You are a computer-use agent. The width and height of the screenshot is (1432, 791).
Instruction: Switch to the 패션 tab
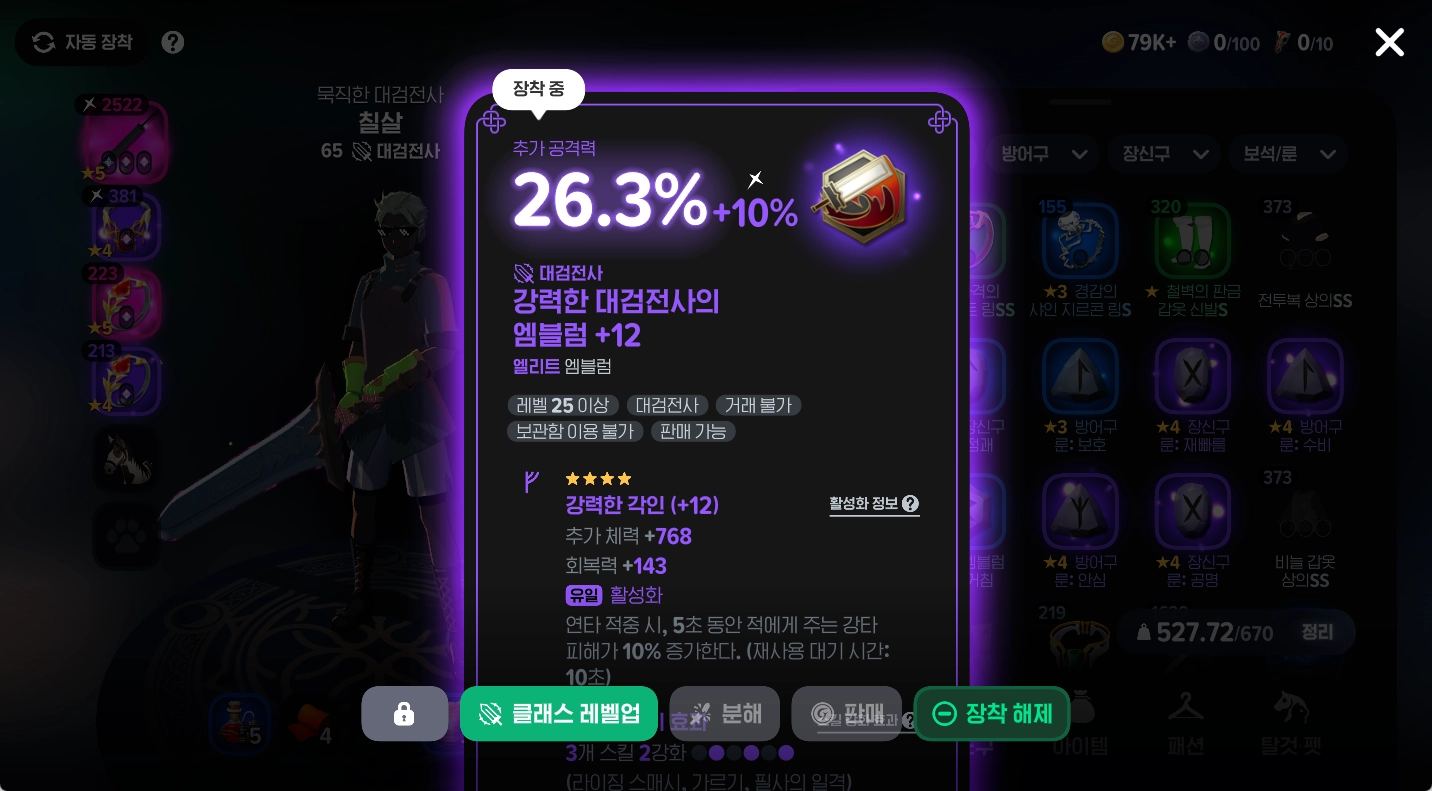(1186, 725)
